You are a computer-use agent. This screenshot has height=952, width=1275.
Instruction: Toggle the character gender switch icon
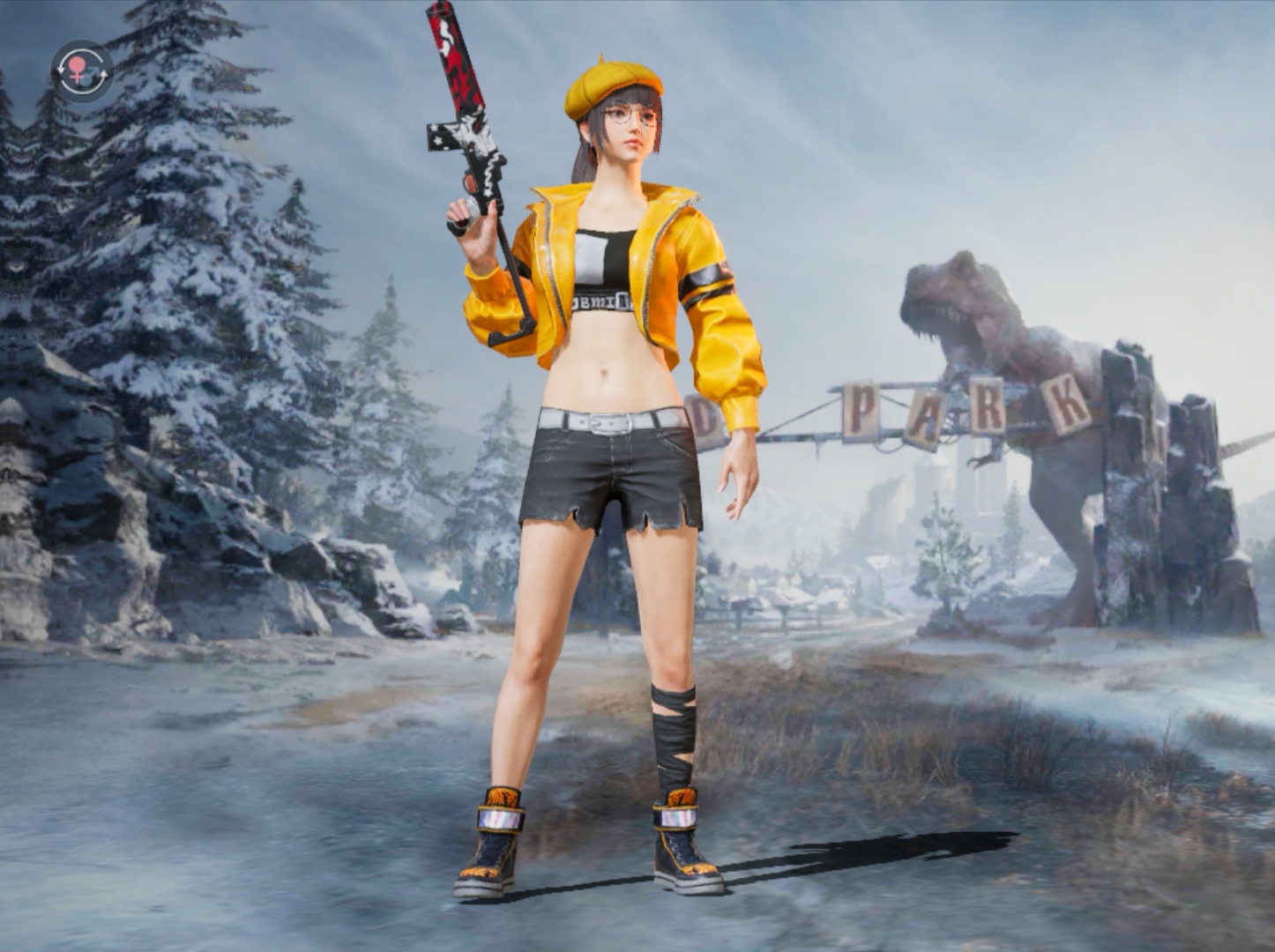tap(82, 71)
